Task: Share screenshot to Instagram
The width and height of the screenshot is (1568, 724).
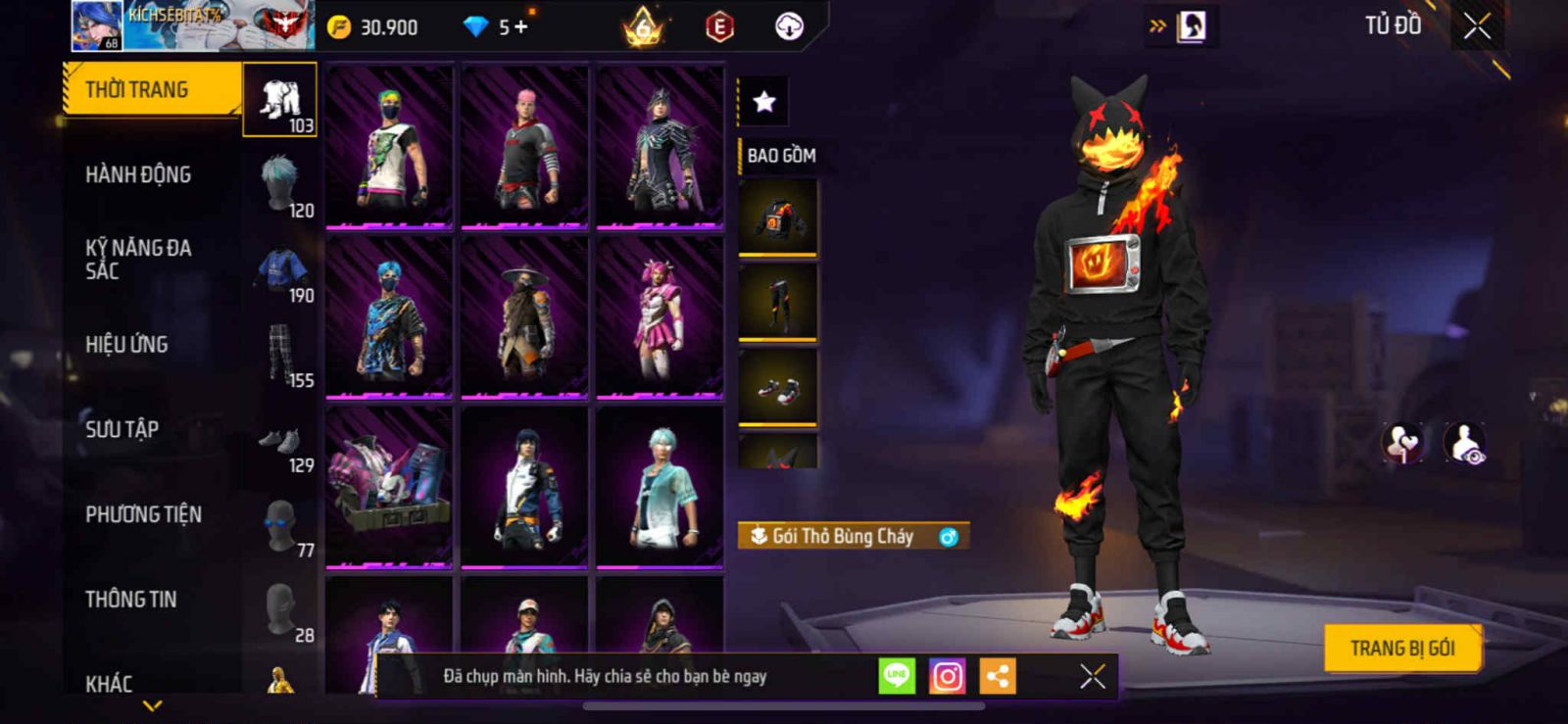Action: (x=947, y=676)
